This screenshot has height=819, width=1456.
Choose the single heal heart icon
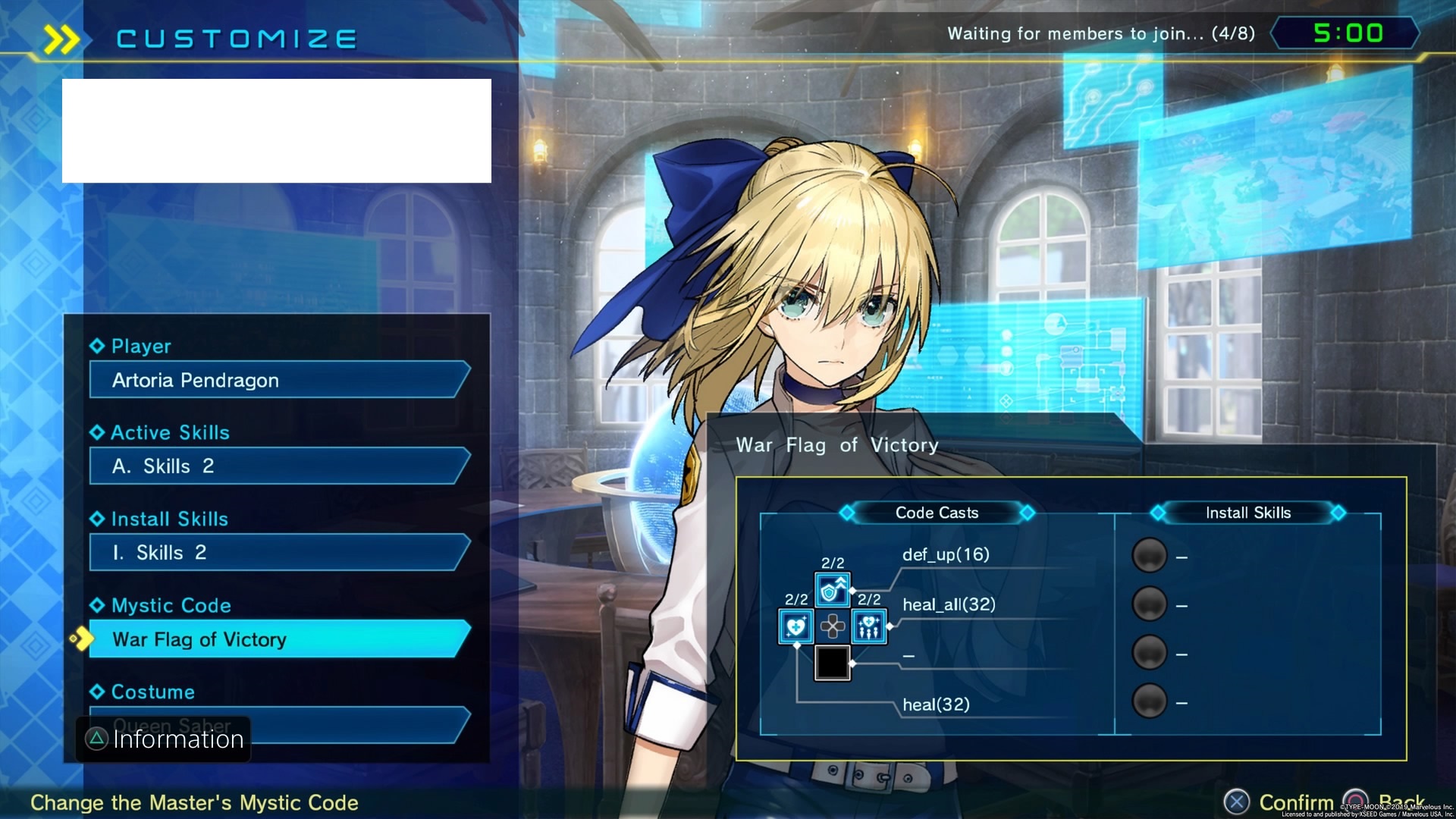pyautogui.click(x=795, y=626)
